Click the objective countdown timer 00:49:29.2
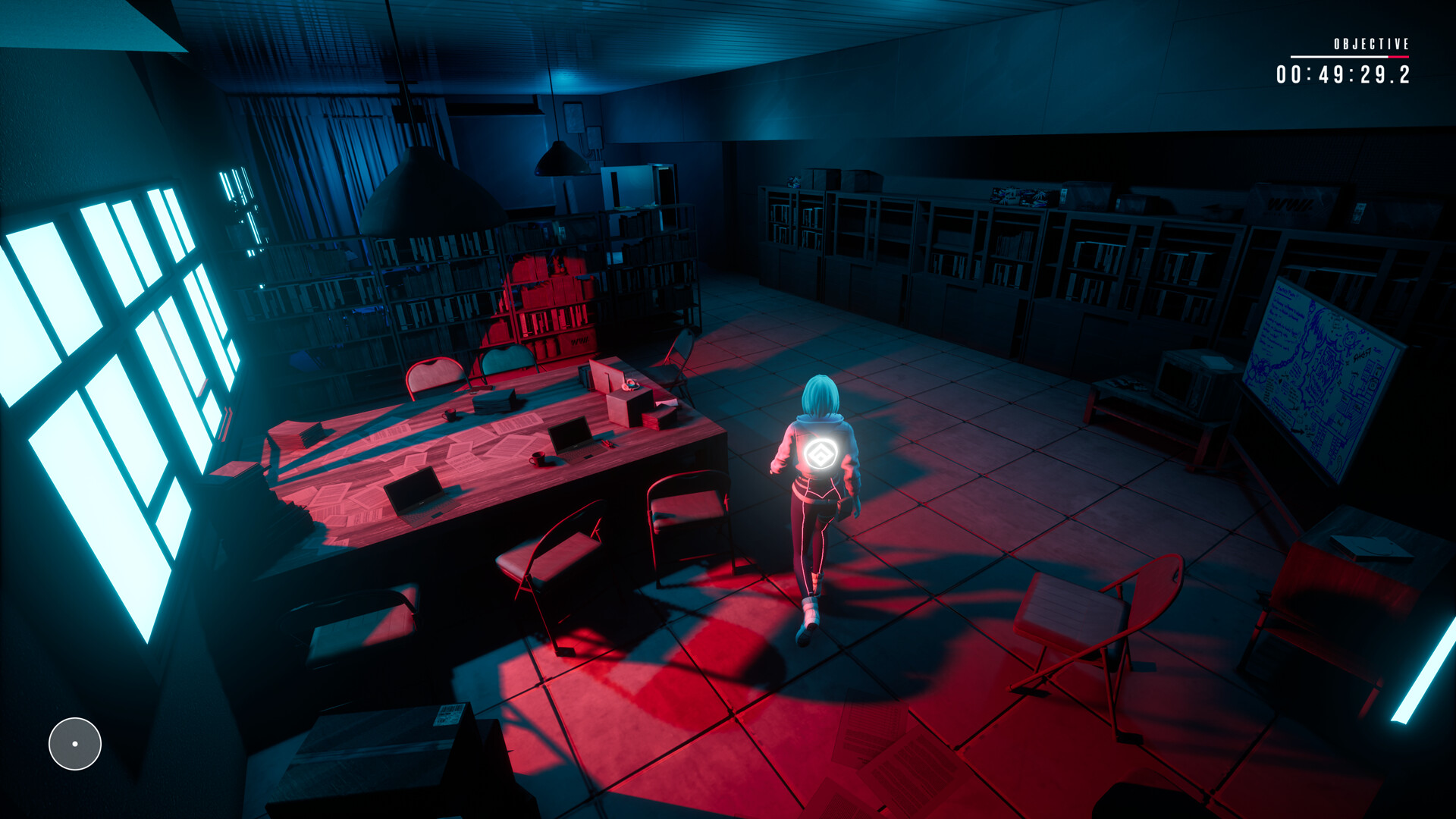Viewport: 1456px width, 819px height. [1342, 74]
